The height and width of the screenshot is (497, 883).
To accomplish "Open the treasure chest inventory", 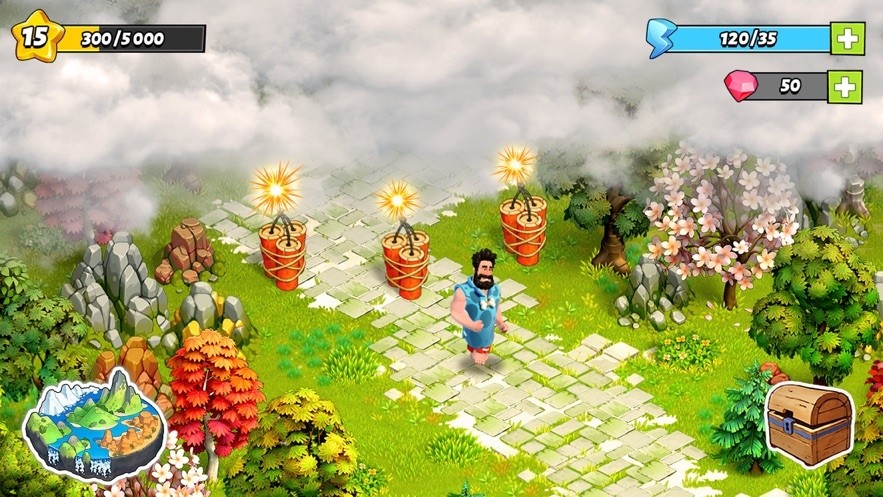I will pos(809,424).
